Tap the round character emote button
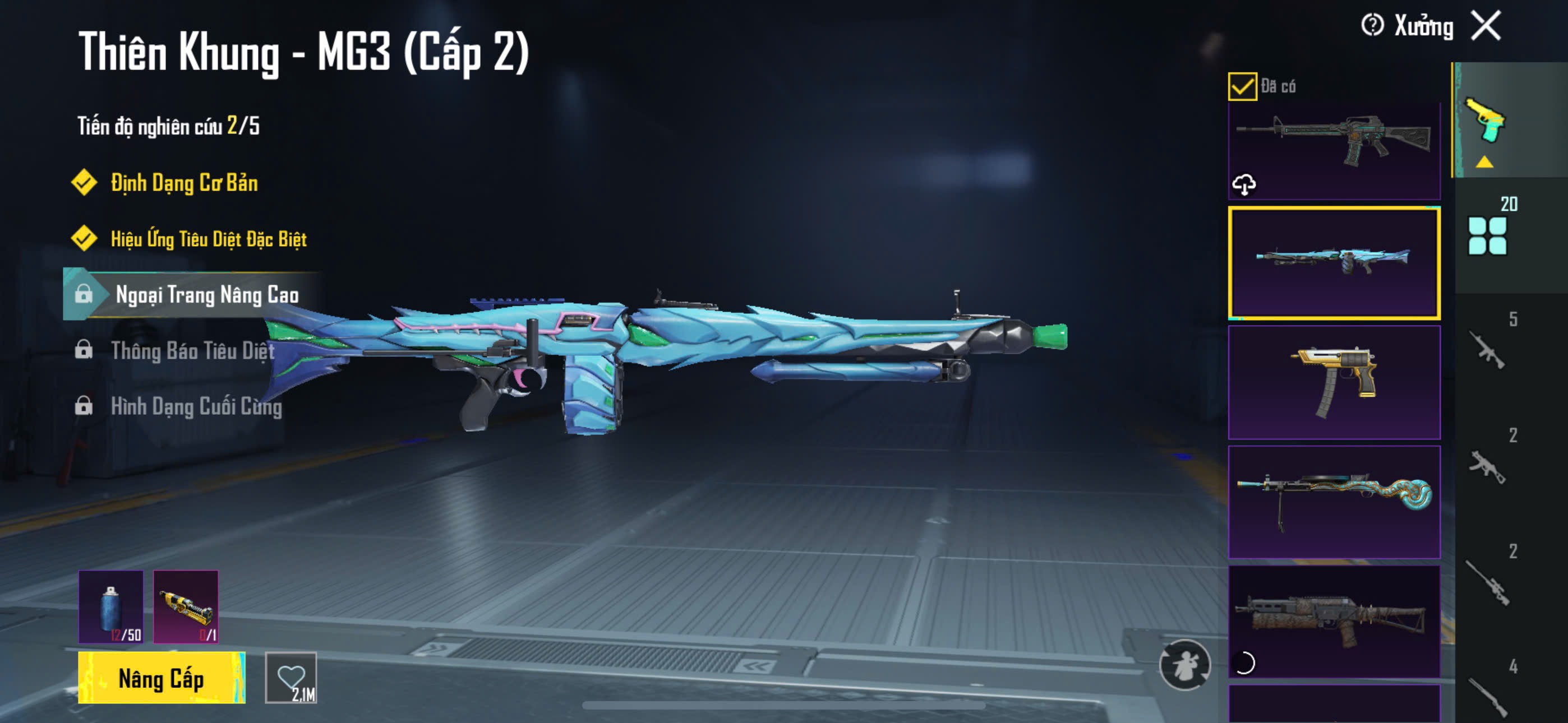 pos(1184,665)
